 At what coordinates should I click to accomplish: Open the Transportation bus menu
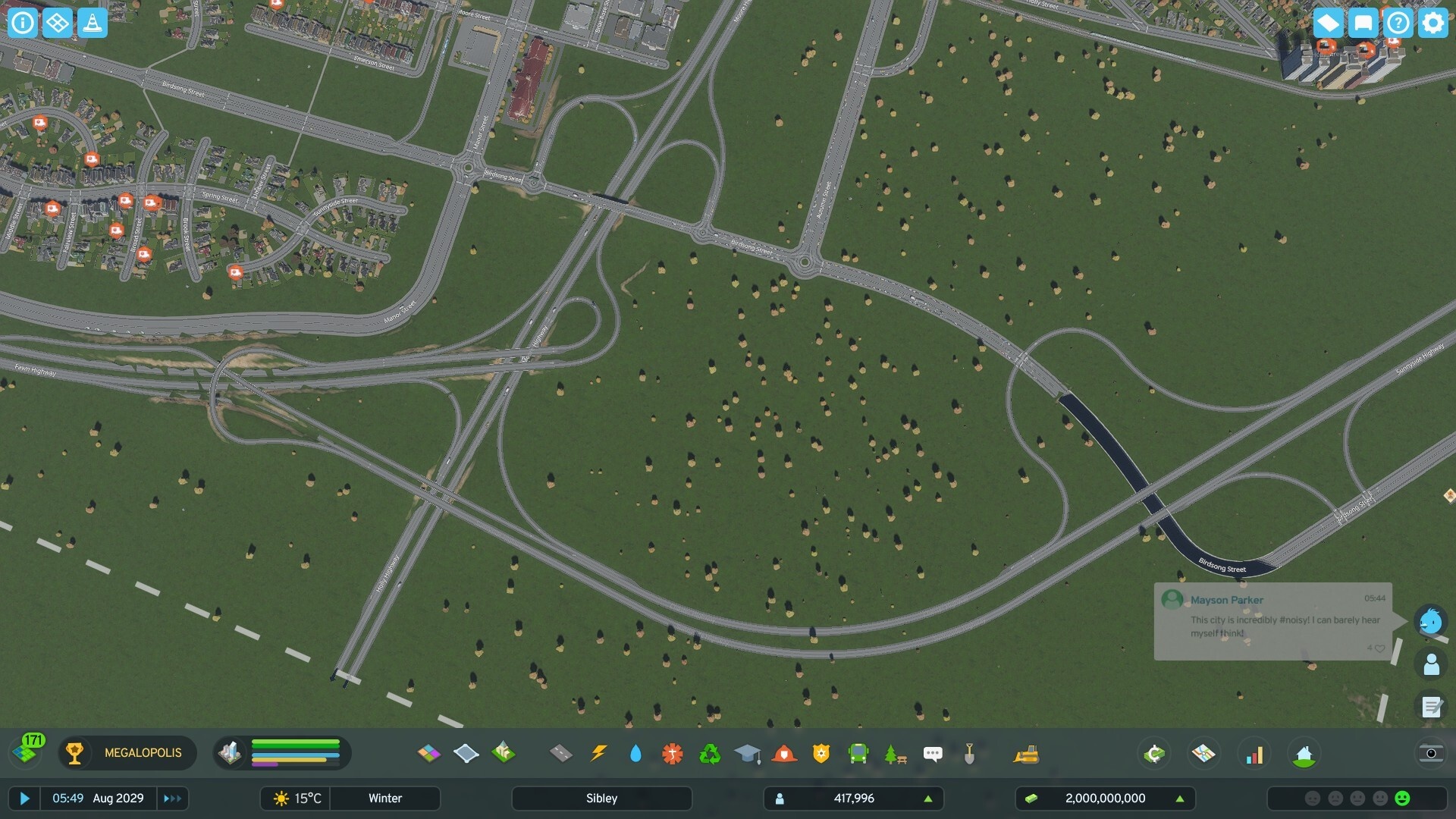858,753
